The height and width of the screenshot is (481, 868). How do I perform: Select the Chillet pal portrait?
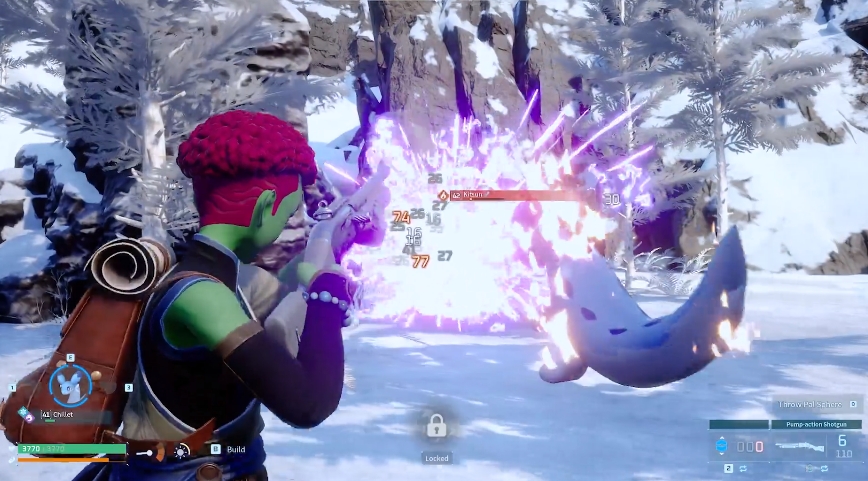(70, 385)
